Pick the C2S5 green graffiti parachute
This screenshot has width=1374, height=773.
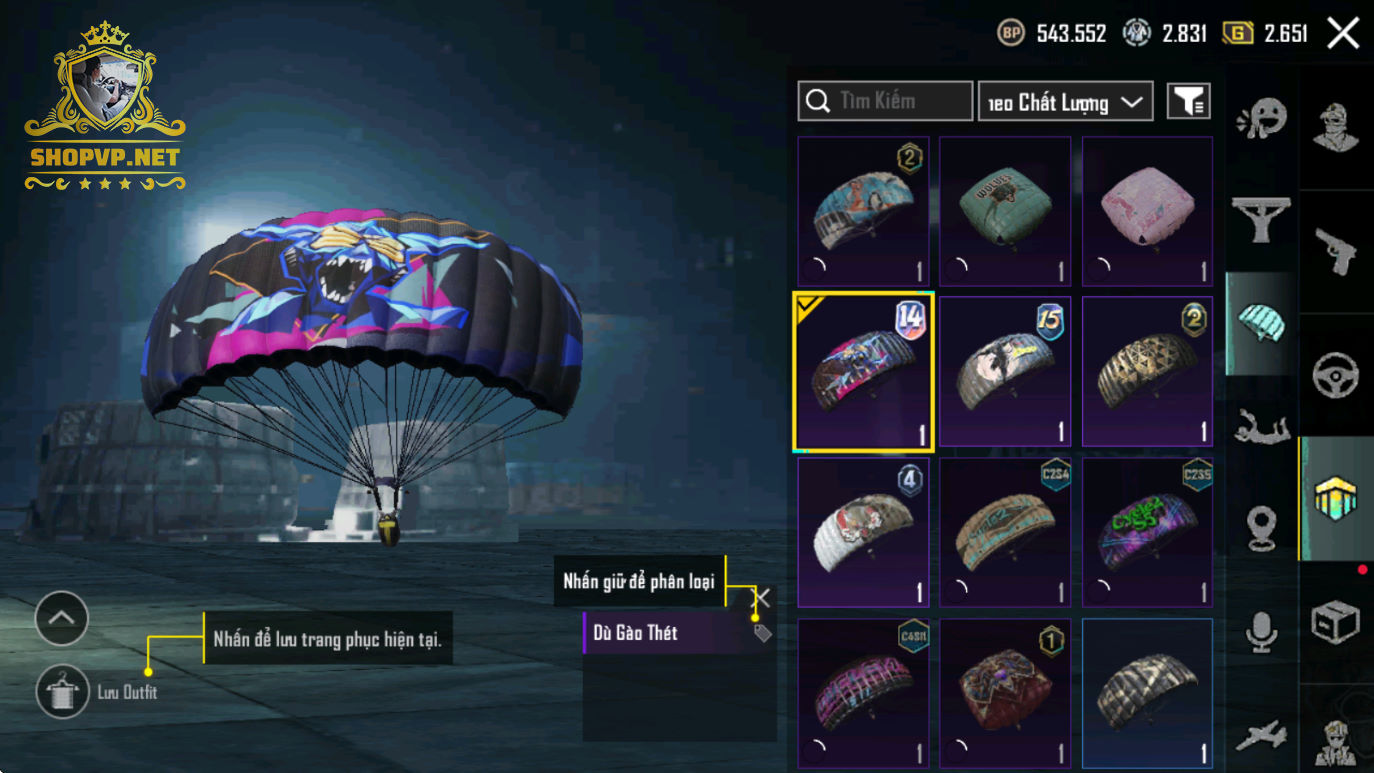pyautogui.click(x=1147, y=532)
